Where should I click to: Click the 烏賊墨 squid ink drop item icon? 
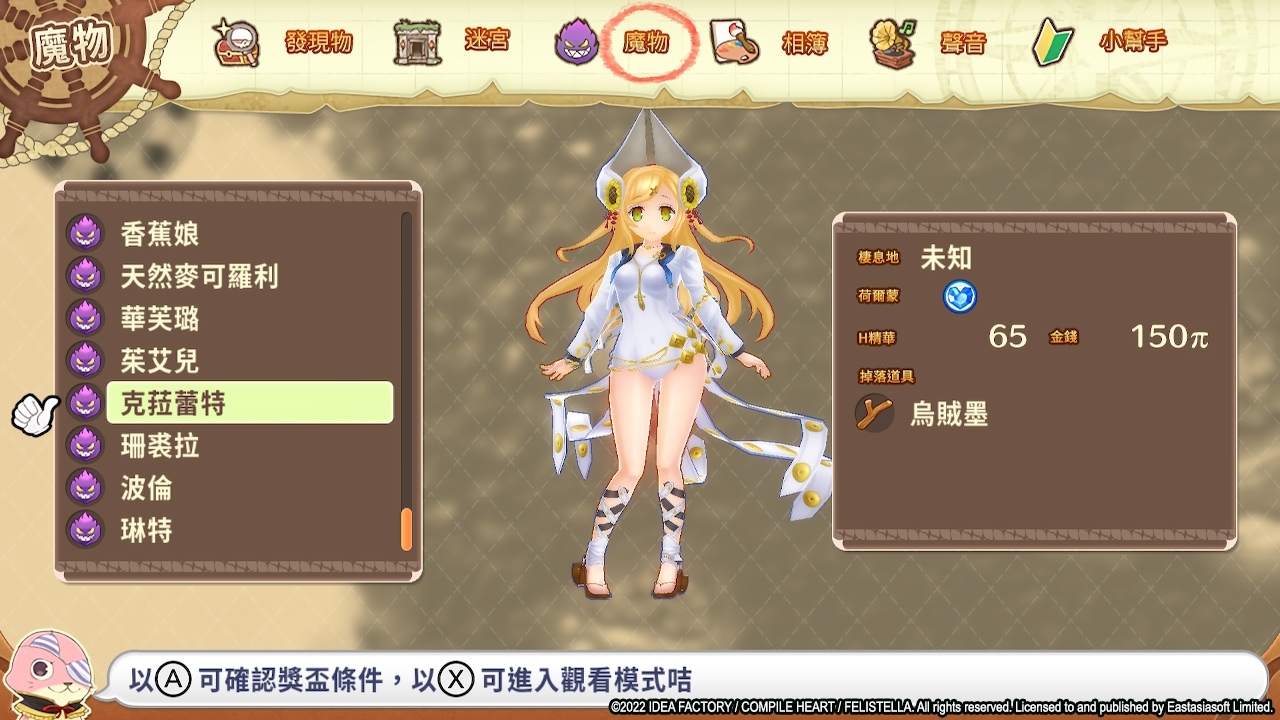pyautogui.click(x=874, y=414)
